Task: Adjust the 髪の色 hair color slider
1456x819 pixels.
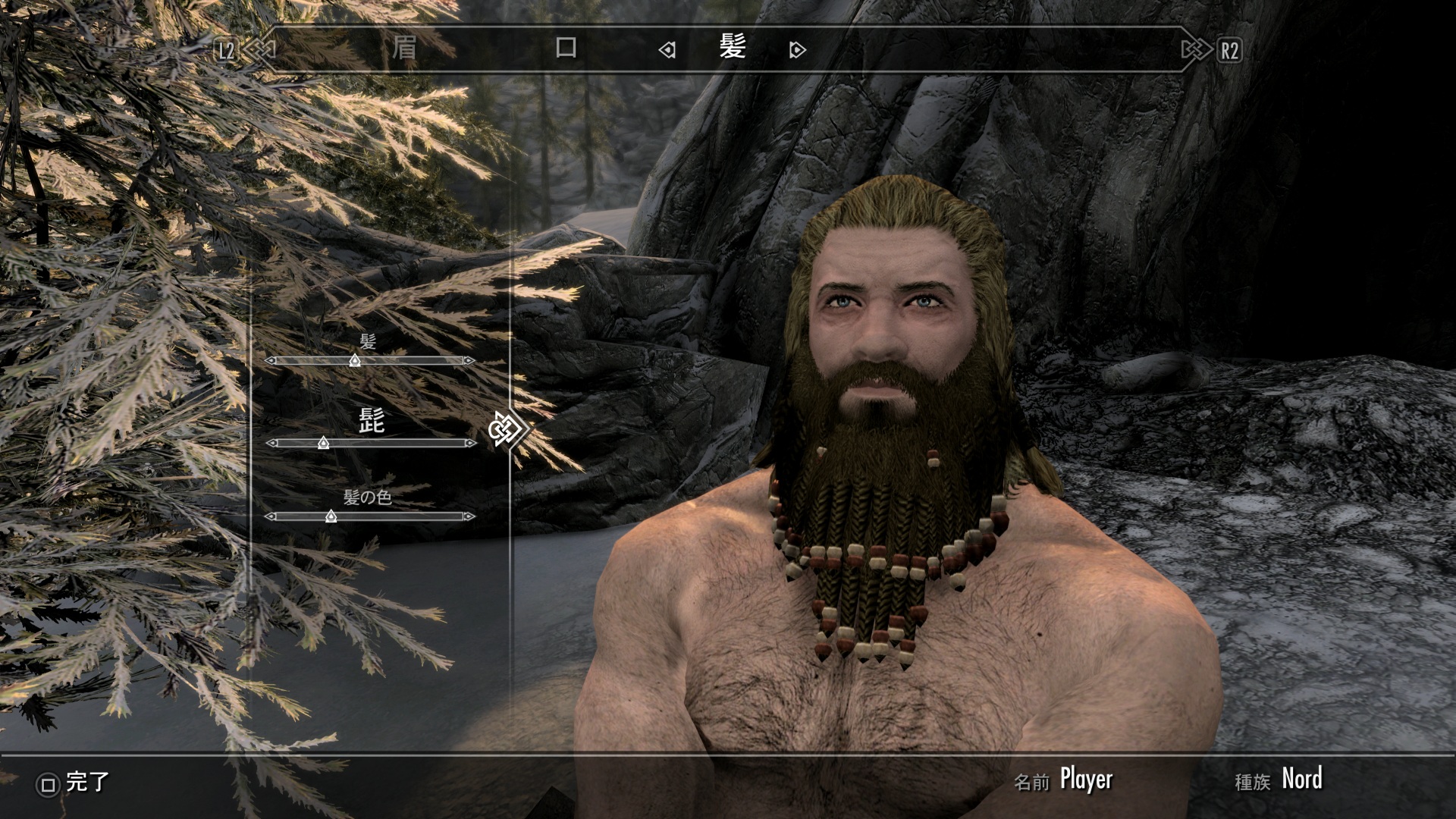Action: pyautogui.click(x=331, y=516)
